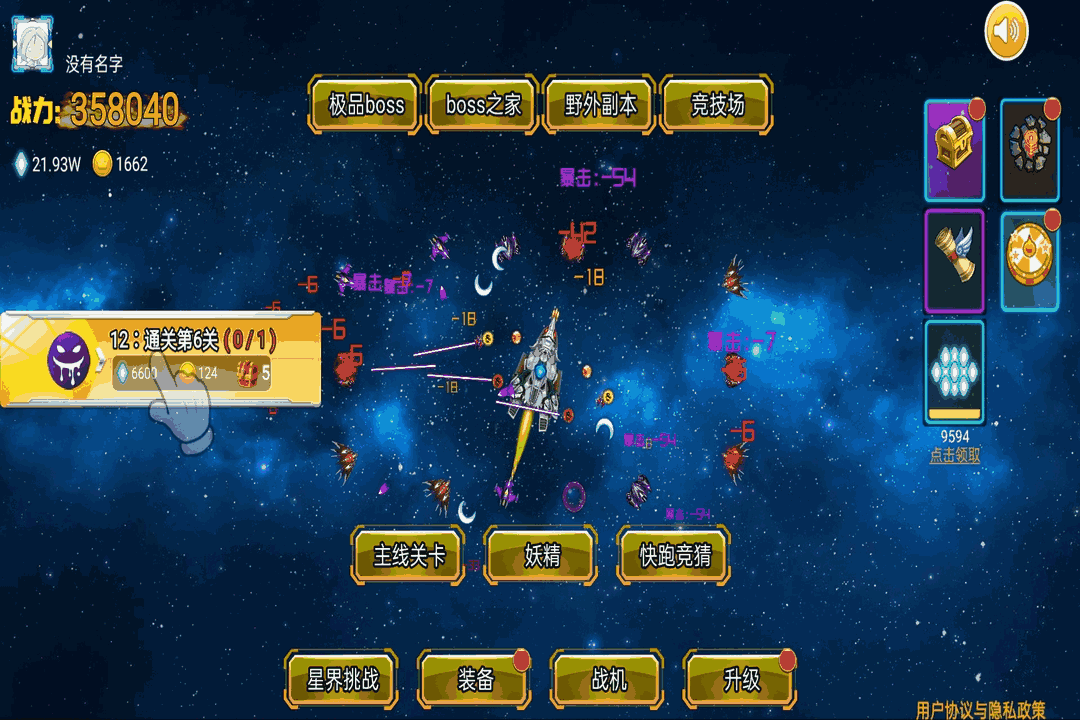Claim reward via 点击领取 link
Screen dimensions: 1080x720
954,455
